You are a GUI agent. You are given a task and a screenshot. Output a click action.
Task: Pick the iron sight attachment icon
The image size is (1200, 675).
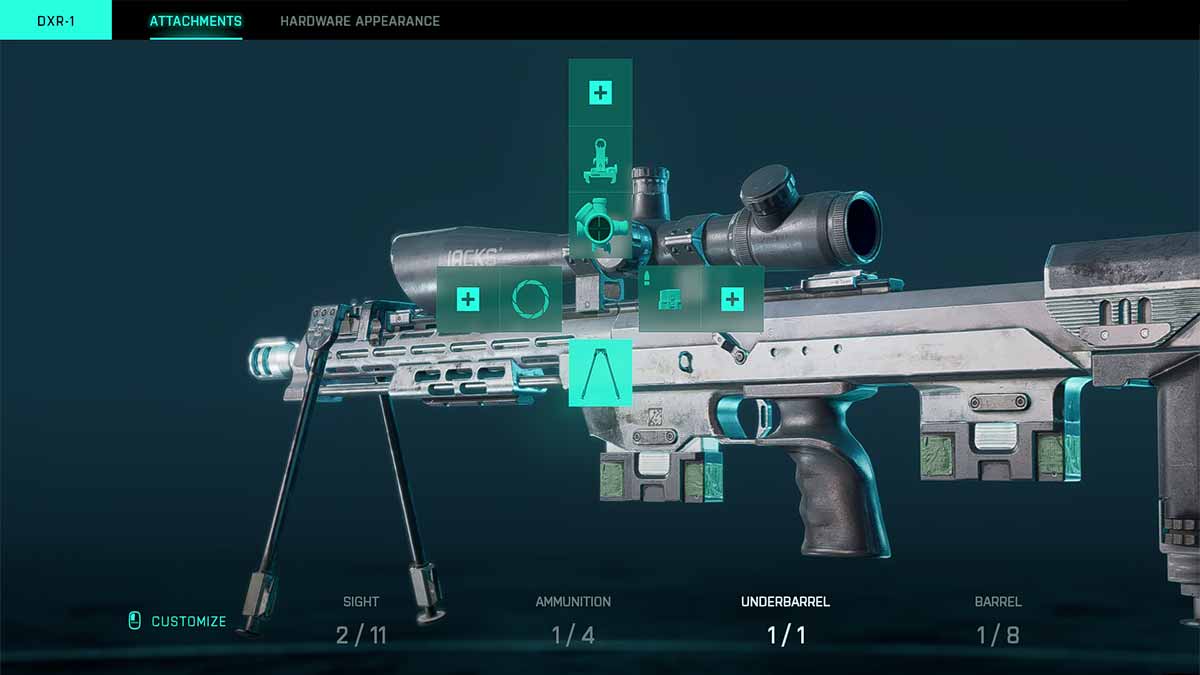point(600,162)
